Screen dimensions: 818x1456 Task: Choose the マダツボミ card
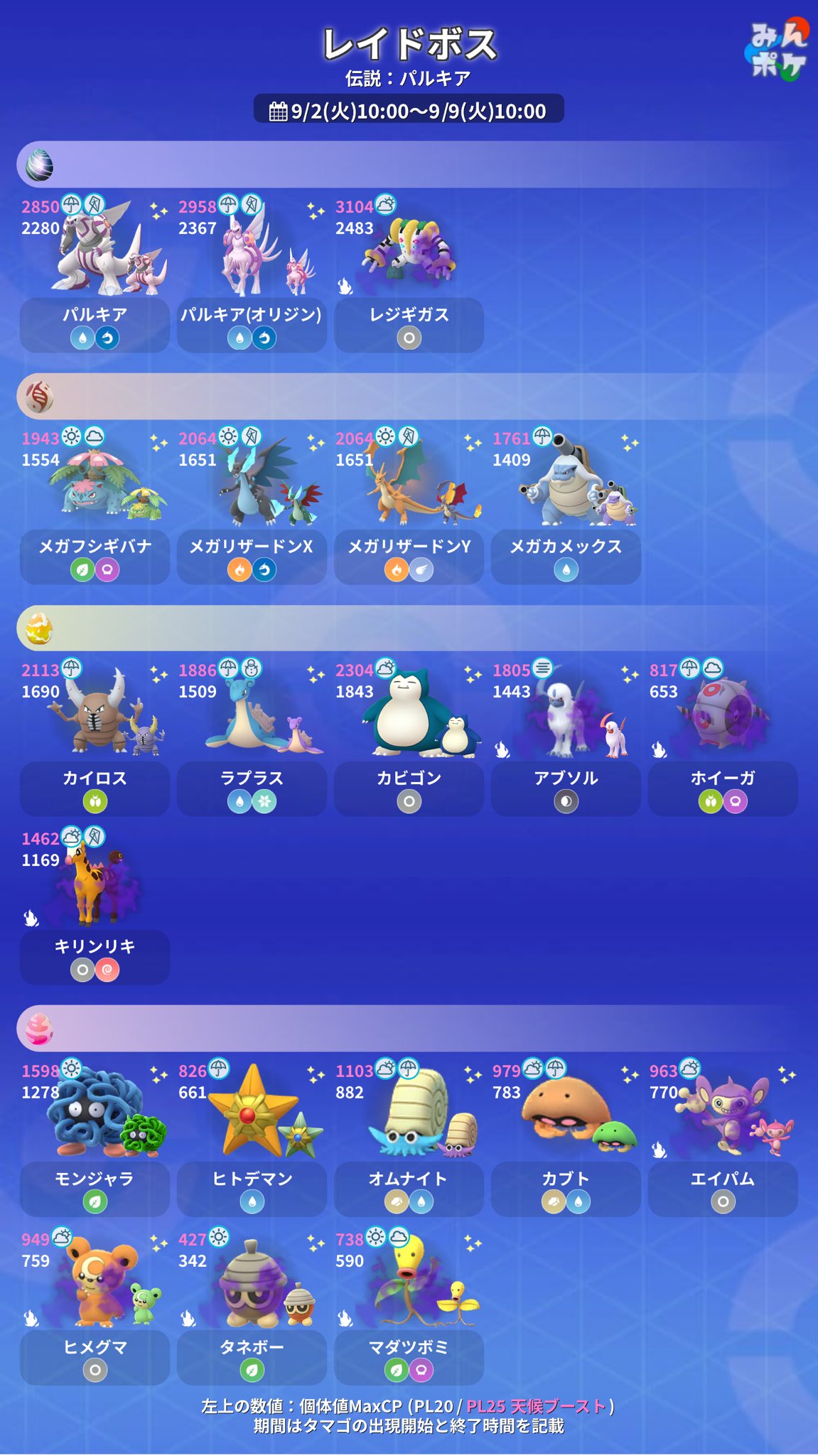coord(409,1307)
